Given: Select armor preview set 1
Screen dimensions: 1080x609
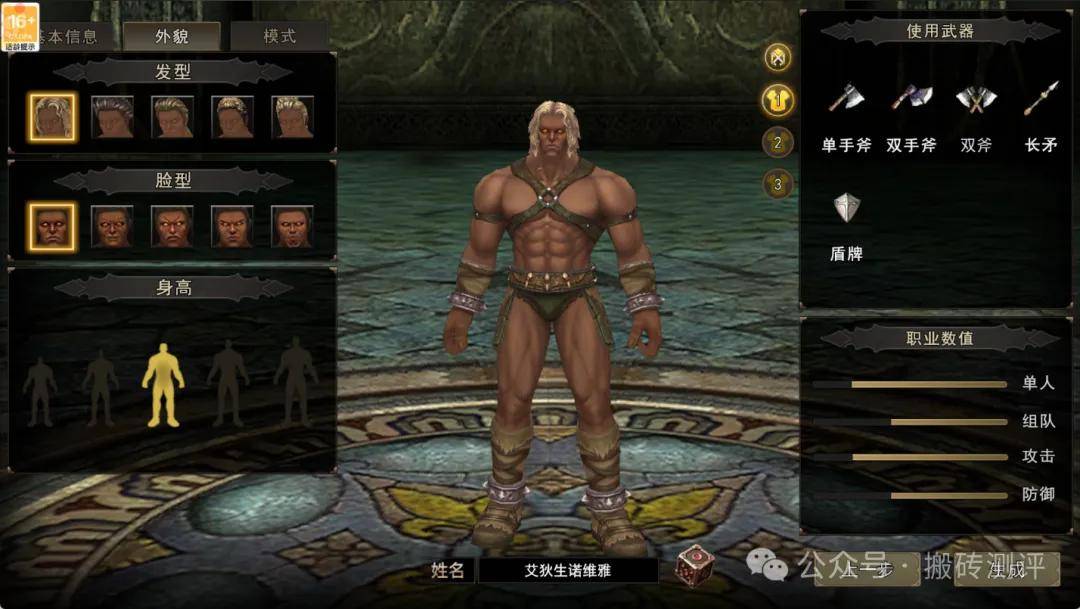Looking at the screenshot, I should click(778, 99).
